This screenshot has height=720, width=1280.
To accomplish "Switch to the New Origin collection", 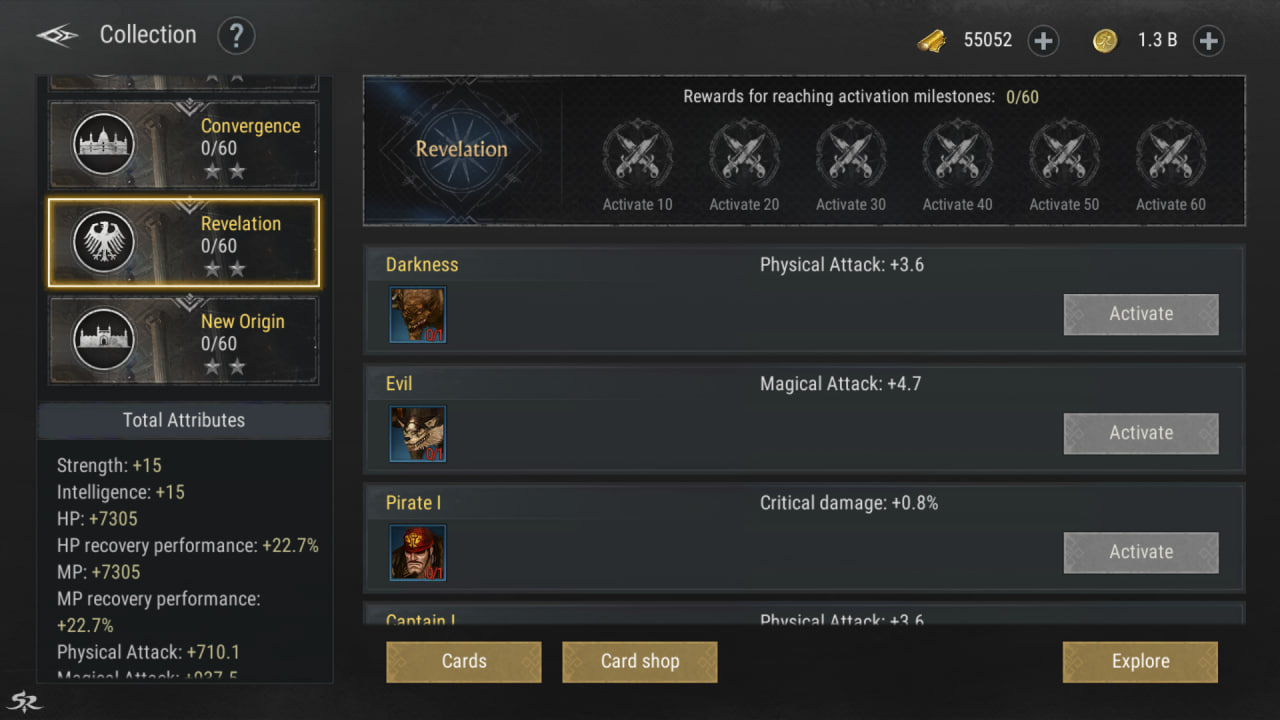I will click(184, 340).
